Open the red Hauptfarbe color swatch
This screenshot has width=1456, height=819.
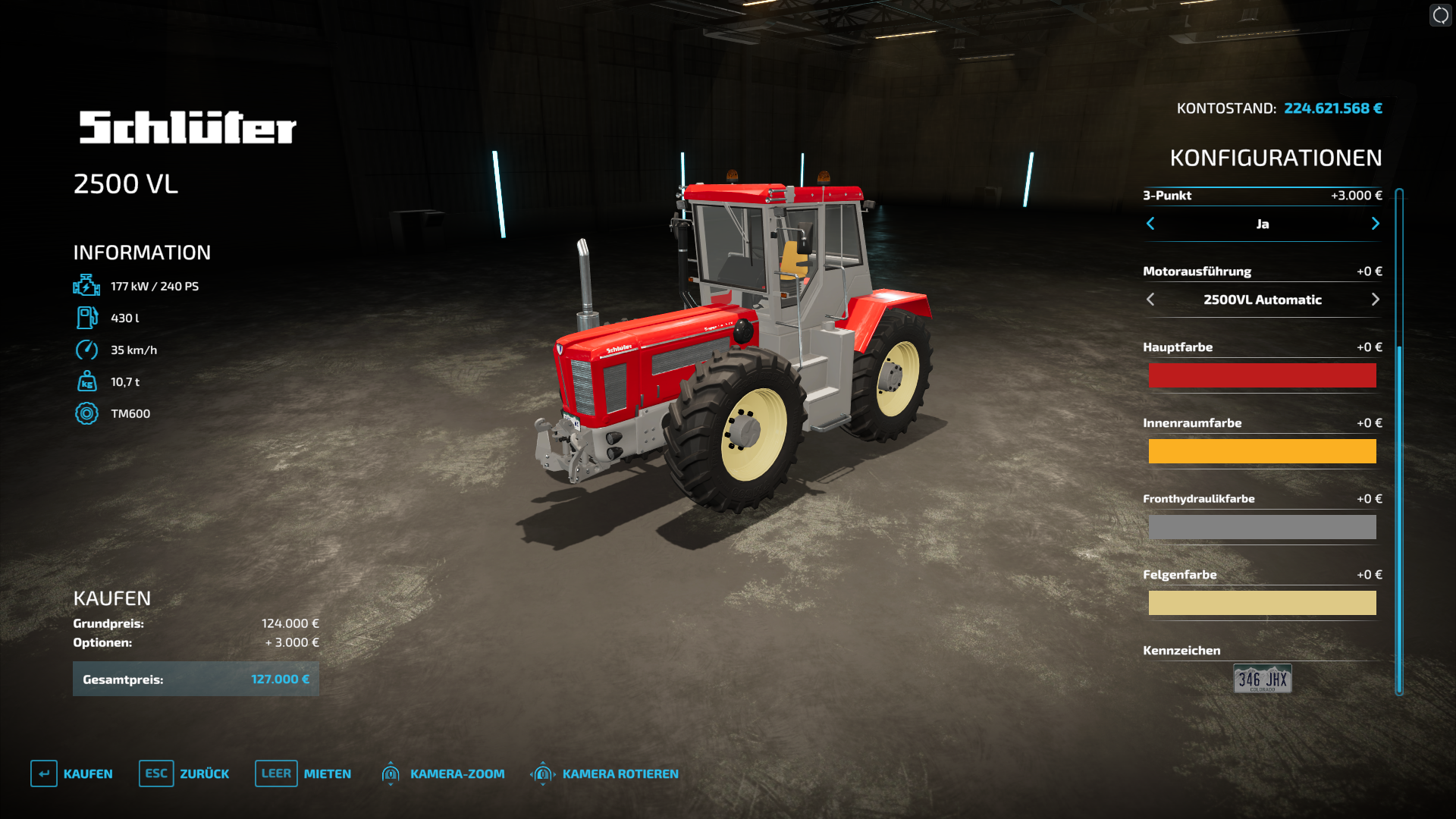click(x=1262, y=375)
